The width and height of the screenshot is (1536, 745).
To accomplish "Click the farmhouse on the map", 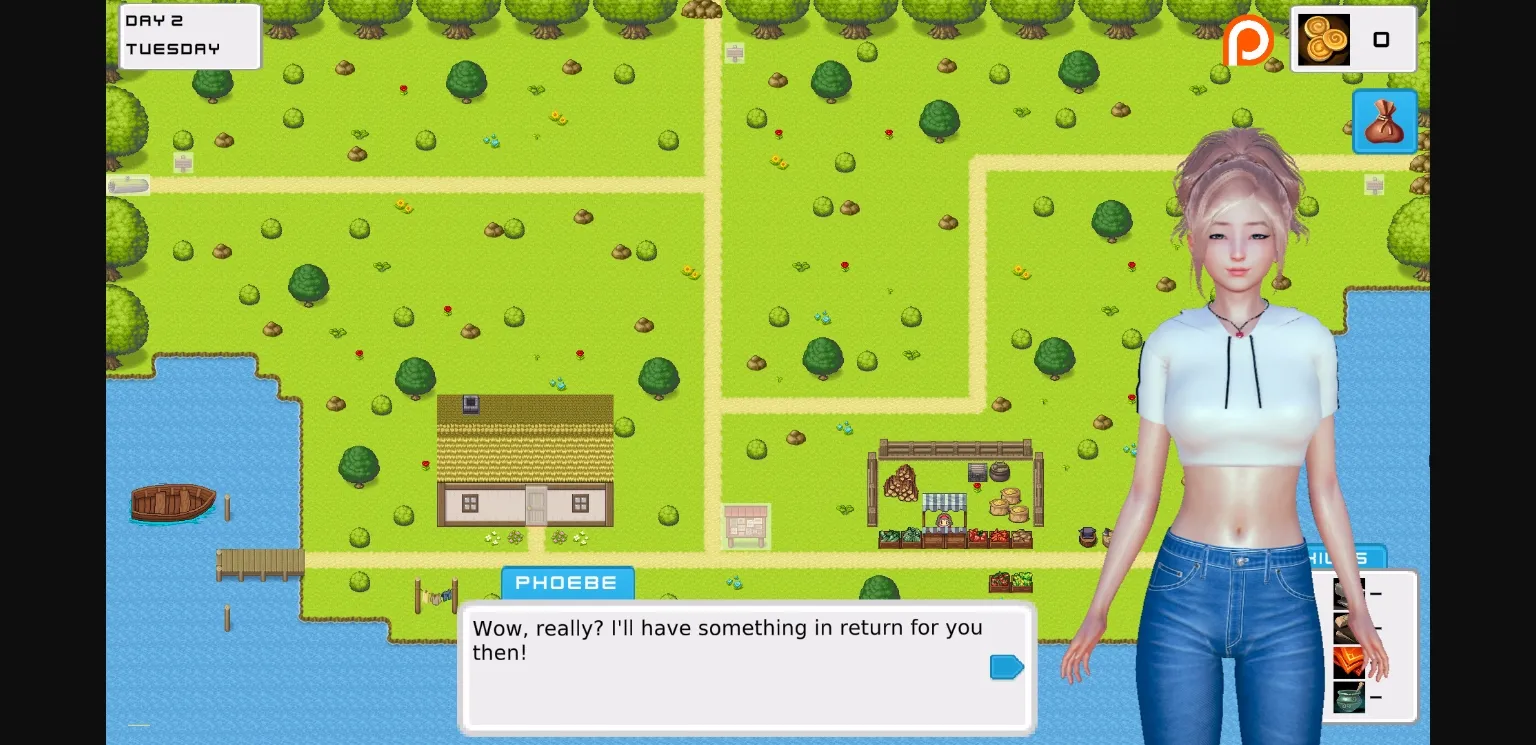I will [525, 460].
